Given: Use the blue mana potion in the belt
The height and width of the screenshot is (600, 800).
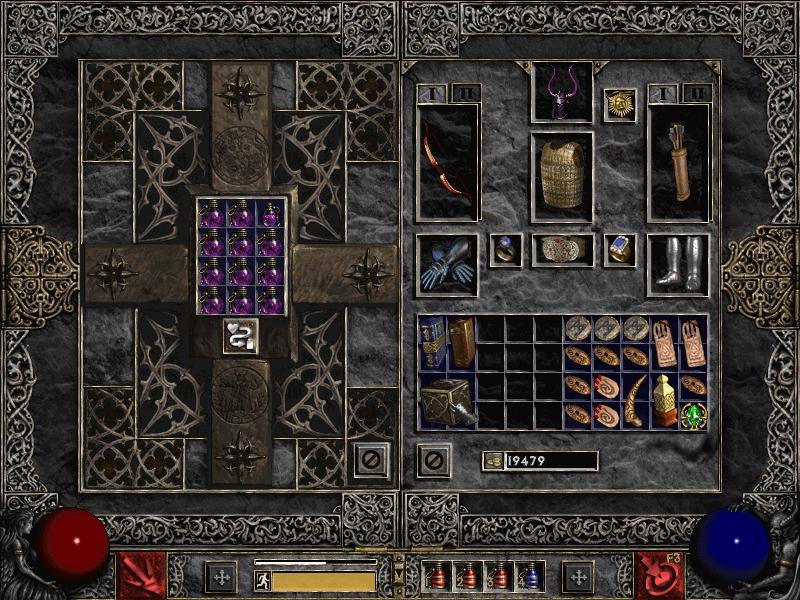Looking at the screenshot, I should 529,576.
